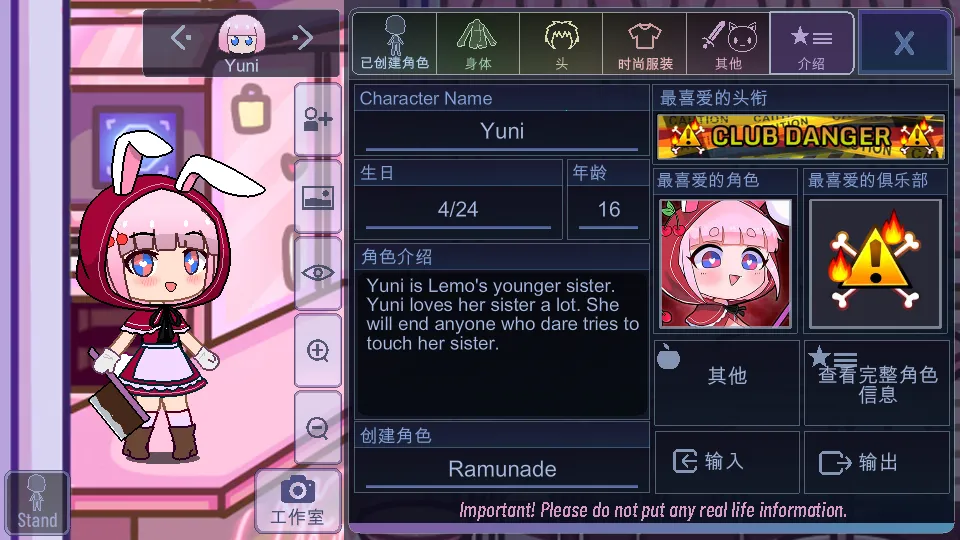The image size is (960, 540).
Task: Select the 头 head tab
Action: coord(562,43)
